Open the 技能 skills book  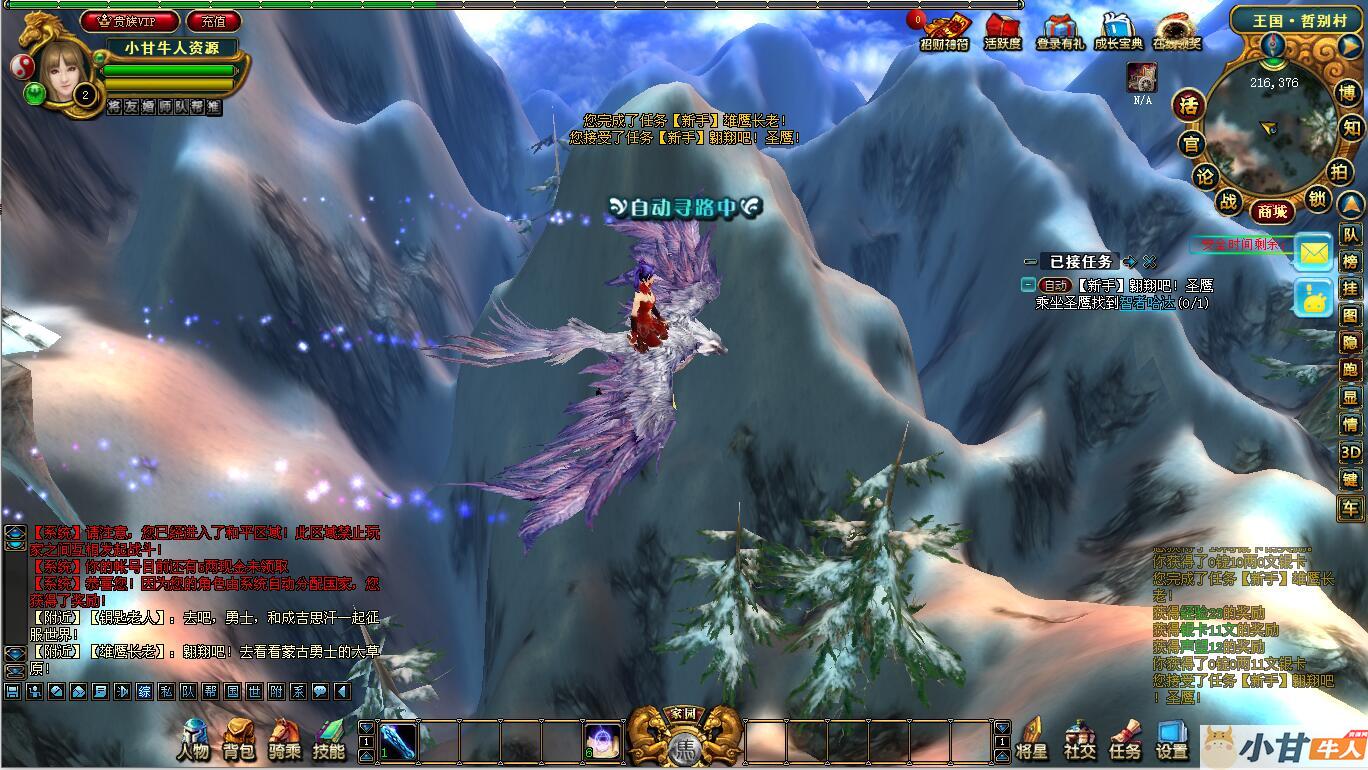329,740
